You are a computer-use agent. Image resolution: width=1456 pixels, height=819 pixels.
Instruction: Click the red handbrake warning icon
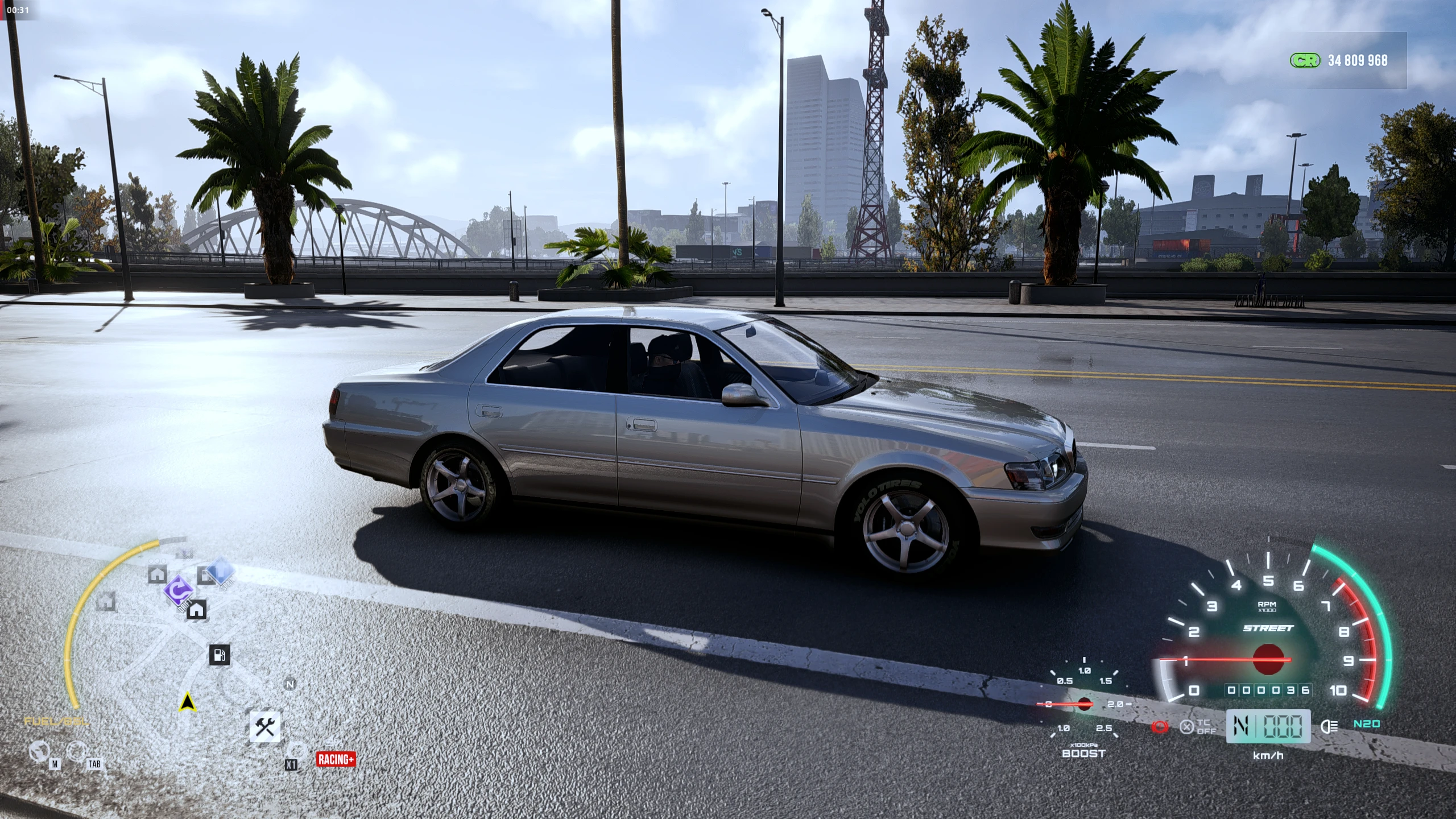[1160, 727]
